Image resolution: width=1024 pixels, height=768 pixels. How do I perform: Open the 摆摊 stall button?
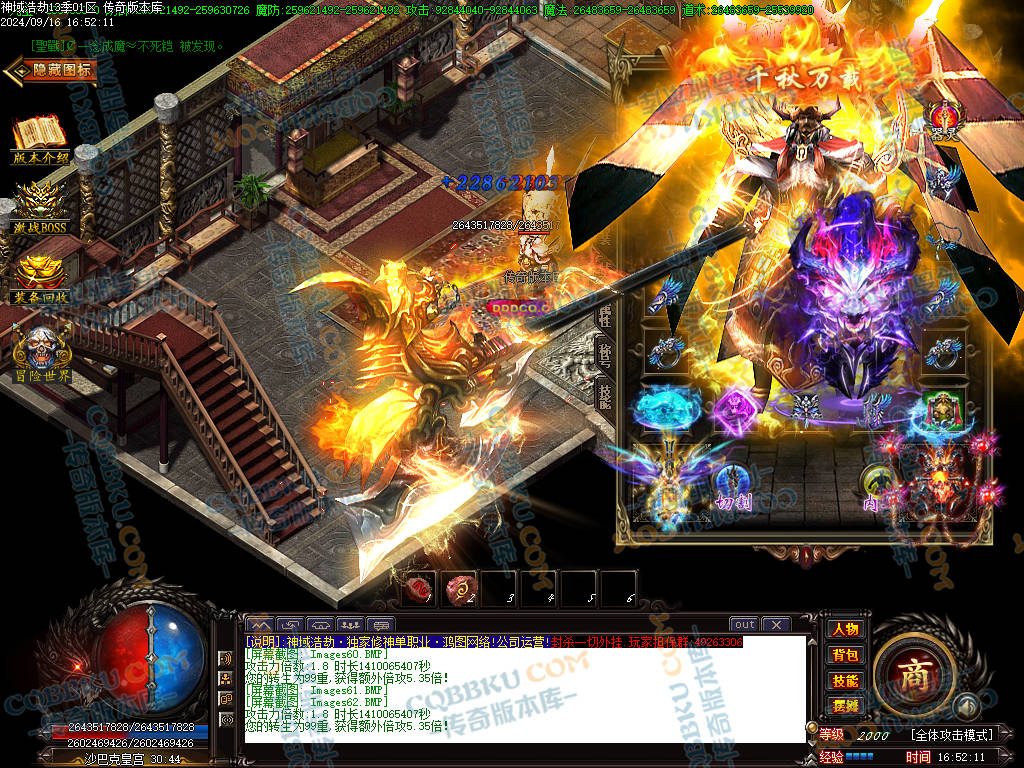tap(845, 705)
